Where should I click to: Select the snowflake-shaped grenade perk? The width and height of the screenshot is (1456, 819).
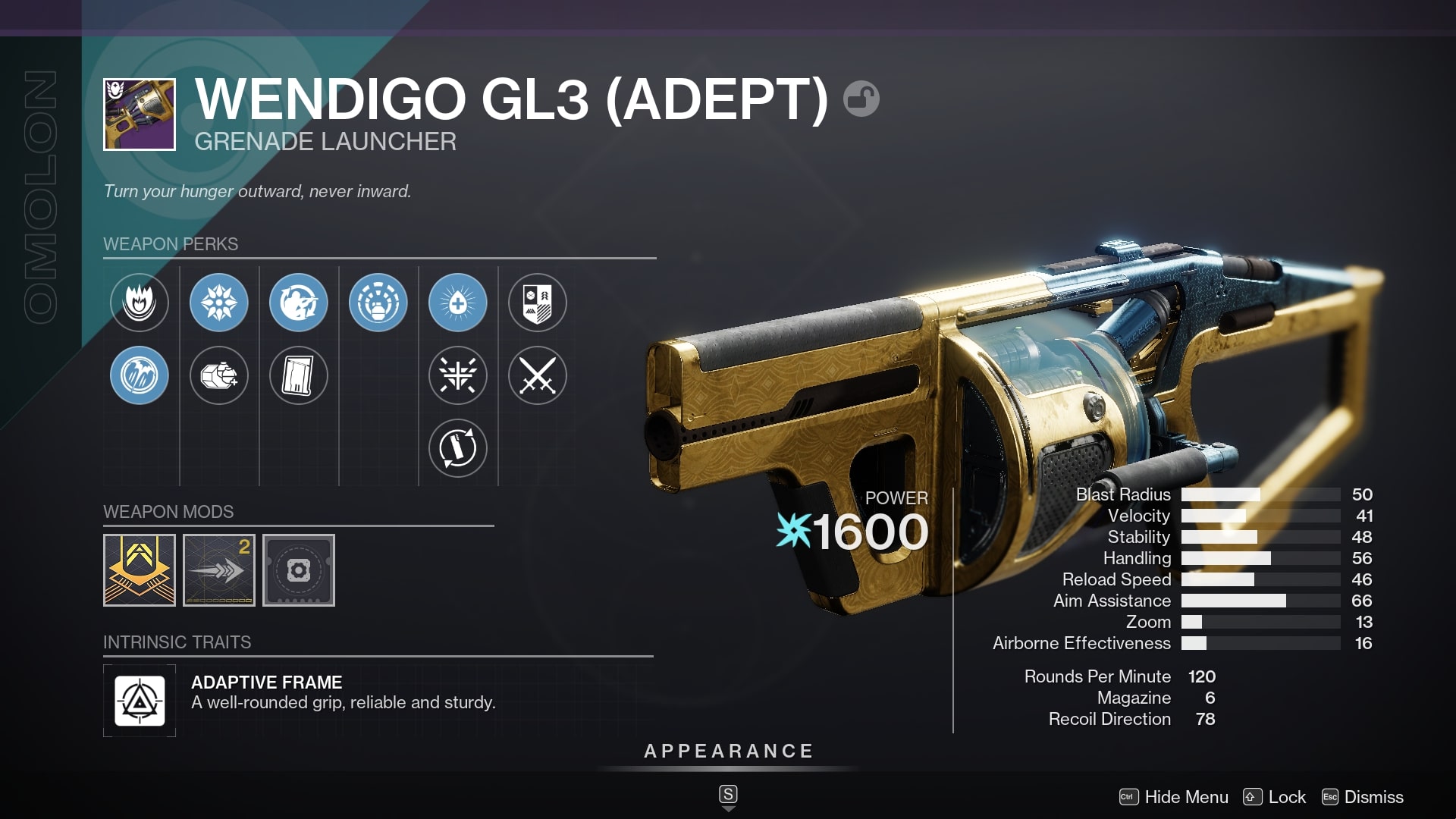(x=219, y=302)
